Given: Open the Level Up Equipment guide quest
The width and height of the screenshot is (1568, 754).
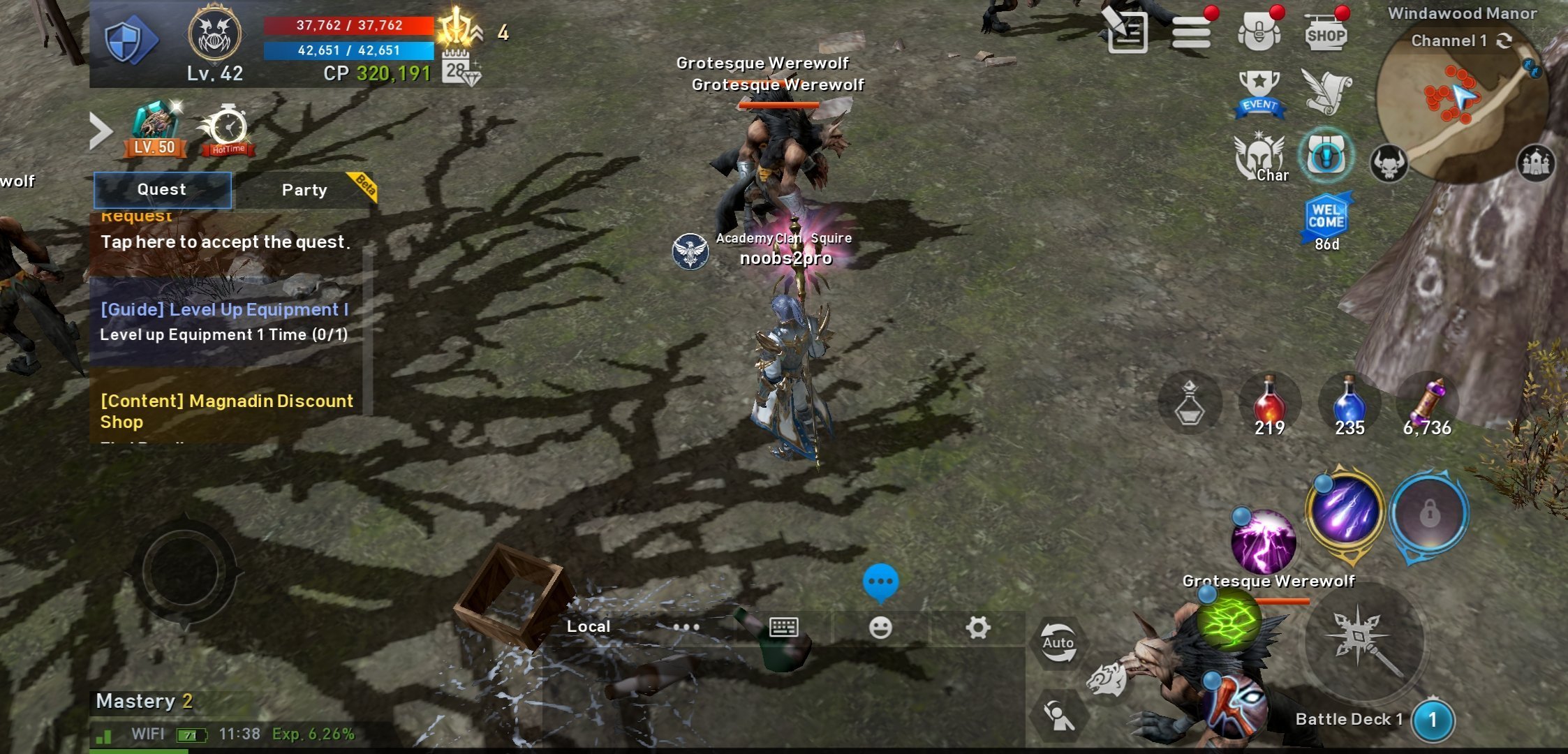Looking at the screenshot, I should tap(225, 321).
